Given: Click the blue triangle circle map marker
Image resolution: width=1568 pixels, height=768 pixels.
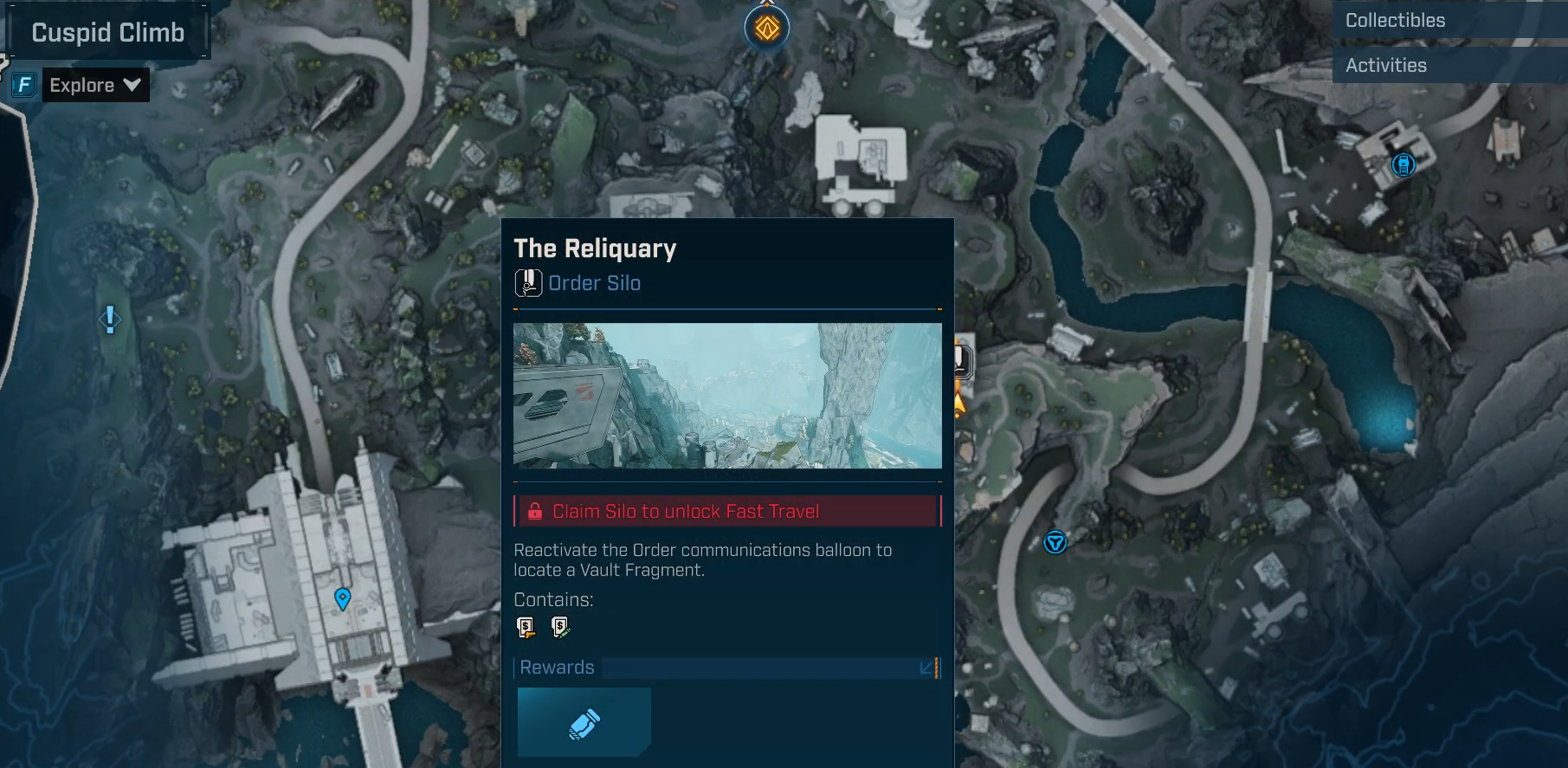Looking at the screenshot, I should 1055,543.
